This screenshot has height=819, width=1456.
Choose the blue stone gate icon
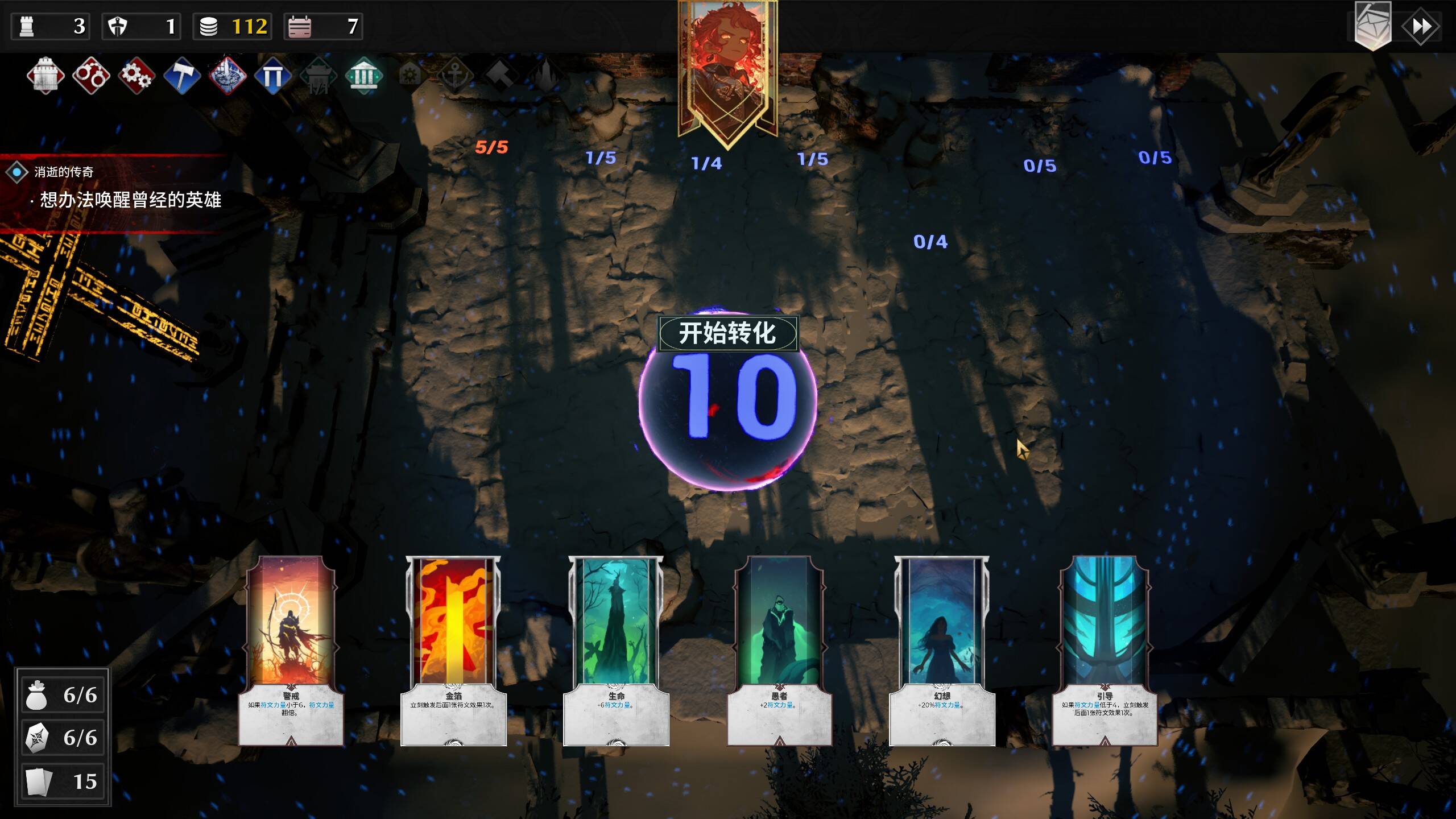tap(273, 76)
